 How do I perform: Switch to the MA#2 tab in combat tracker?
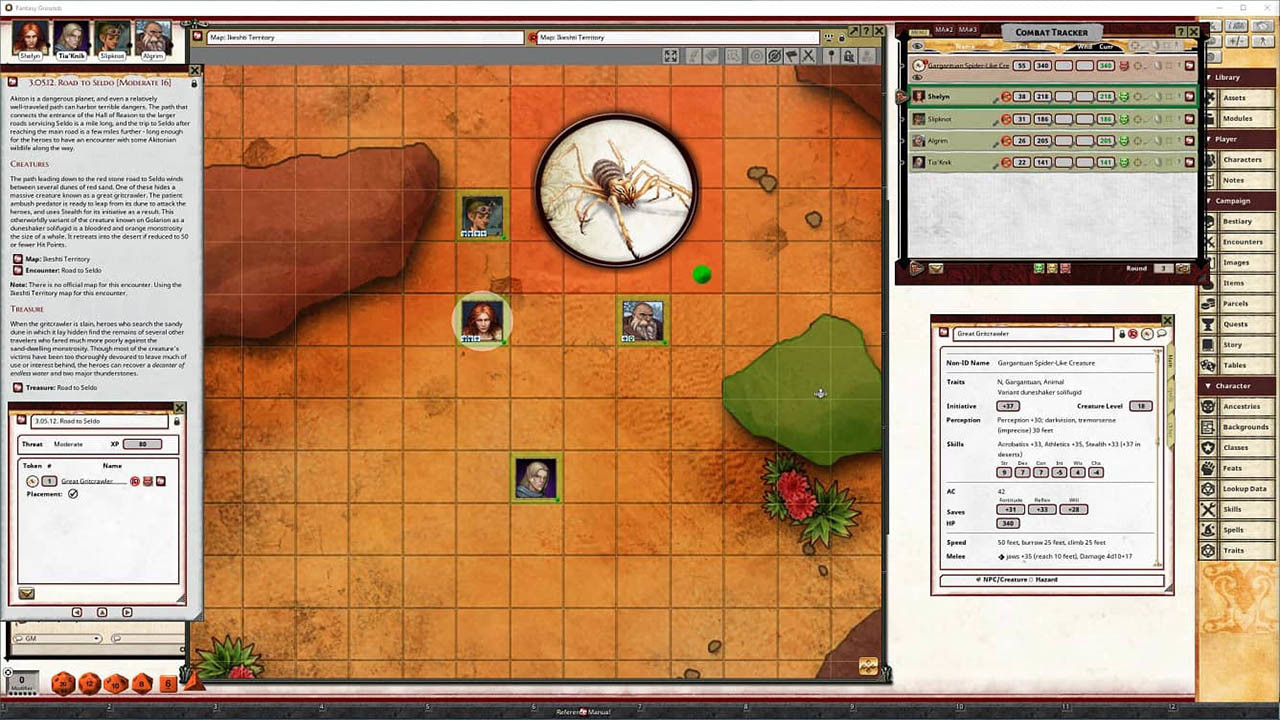(944, 29)
